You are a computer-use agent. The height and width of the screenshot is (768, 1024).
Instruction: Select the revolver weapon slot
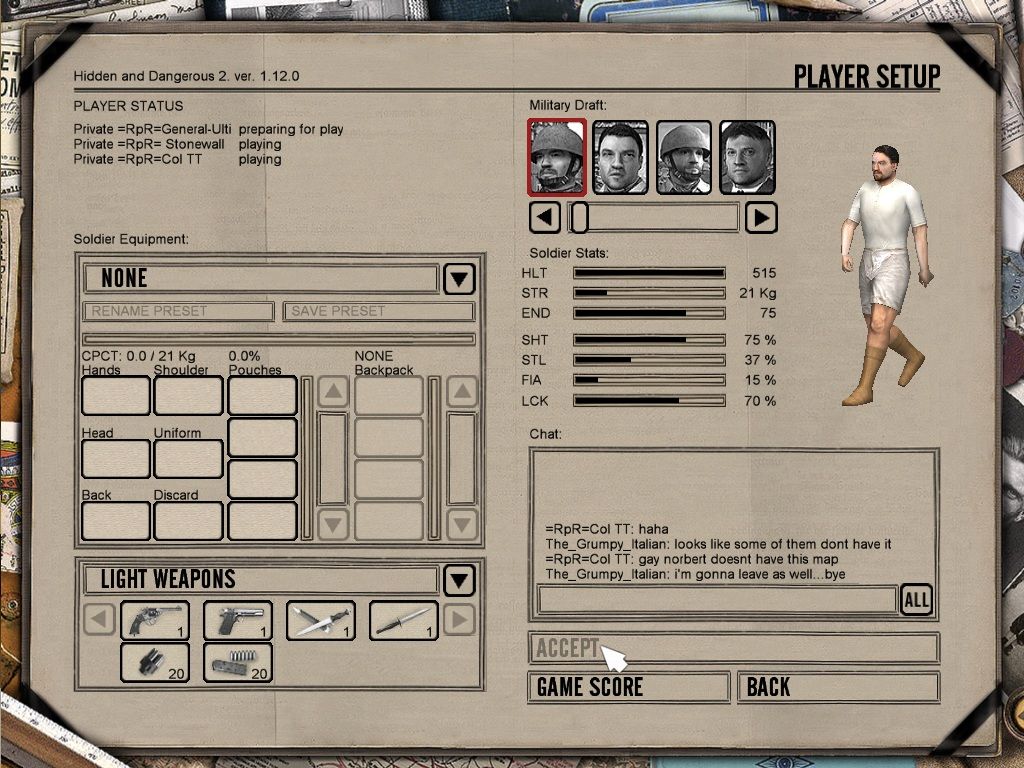(x=155, y=620)
